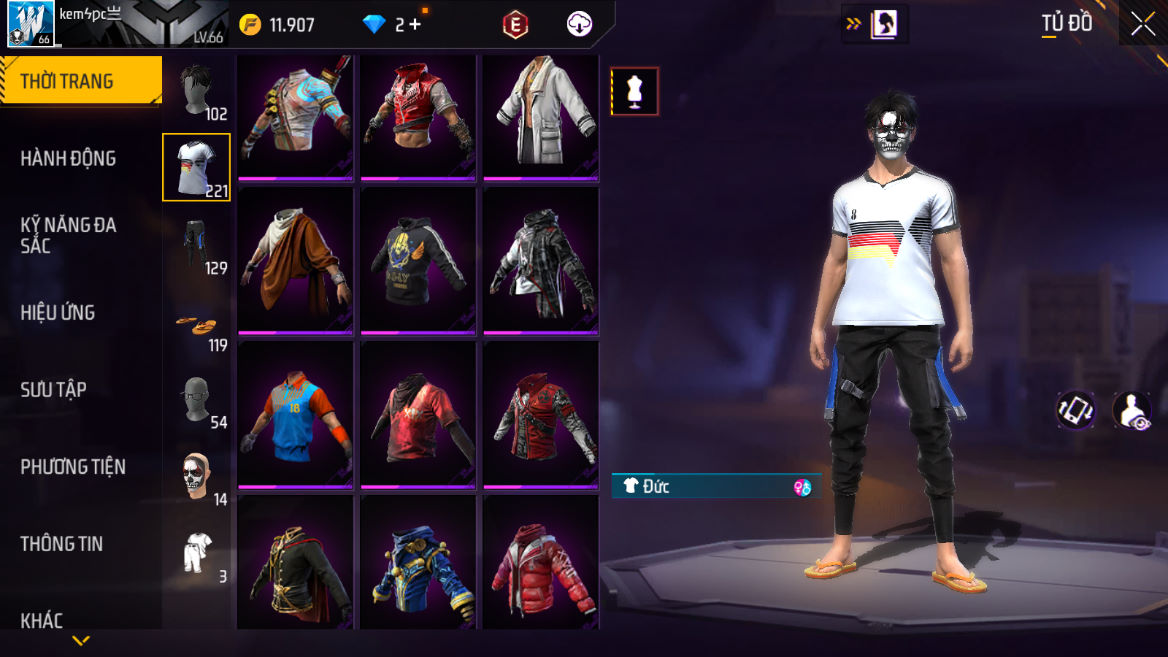This screenshot has height=657, width=1168.
Task: Choose the hairstyle subcategory with 102 items
Action: 197,91
